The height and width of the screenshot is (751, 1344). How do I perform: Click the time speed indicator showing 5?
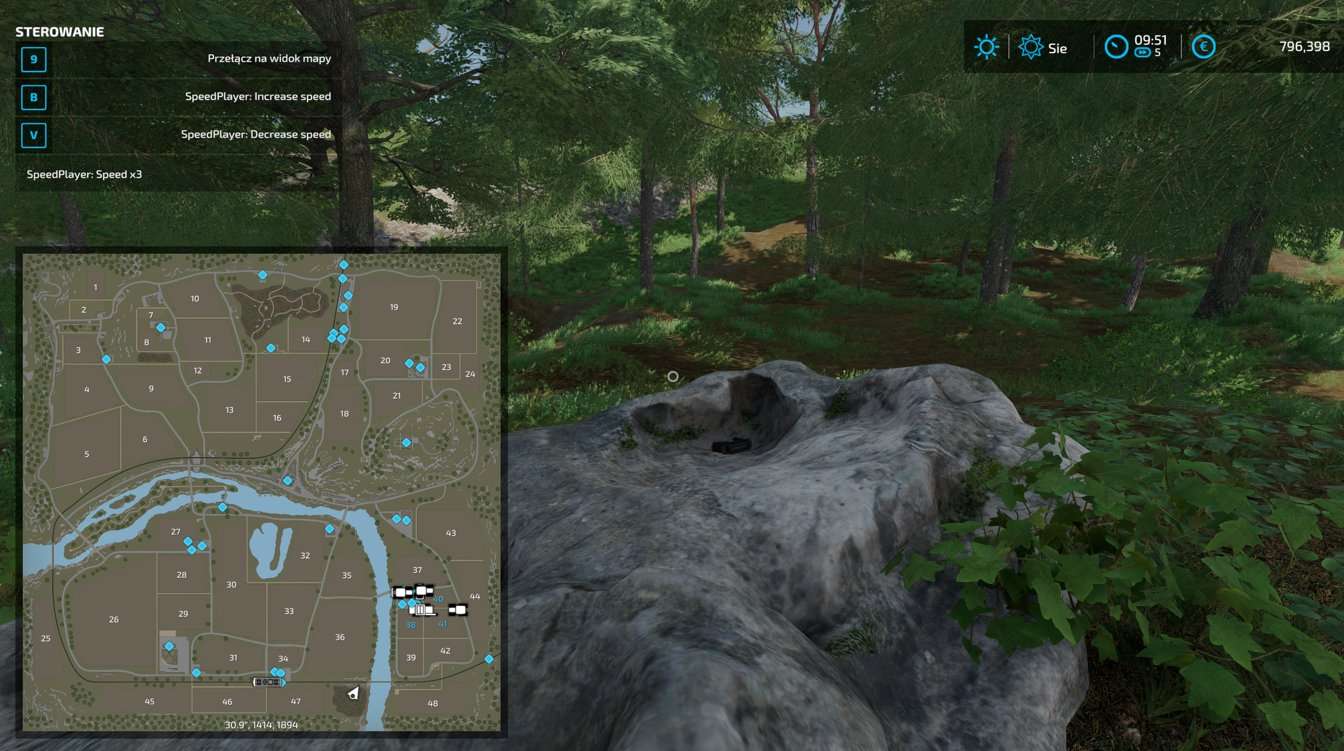coord(1144,52)
